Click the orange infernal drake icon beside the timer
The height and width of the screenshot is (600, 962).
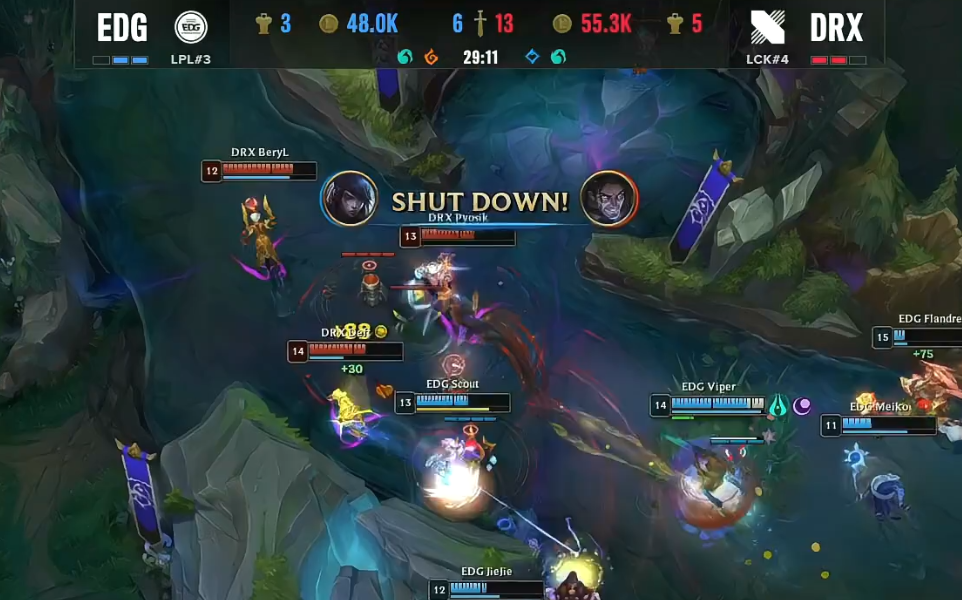coord(431,57)
